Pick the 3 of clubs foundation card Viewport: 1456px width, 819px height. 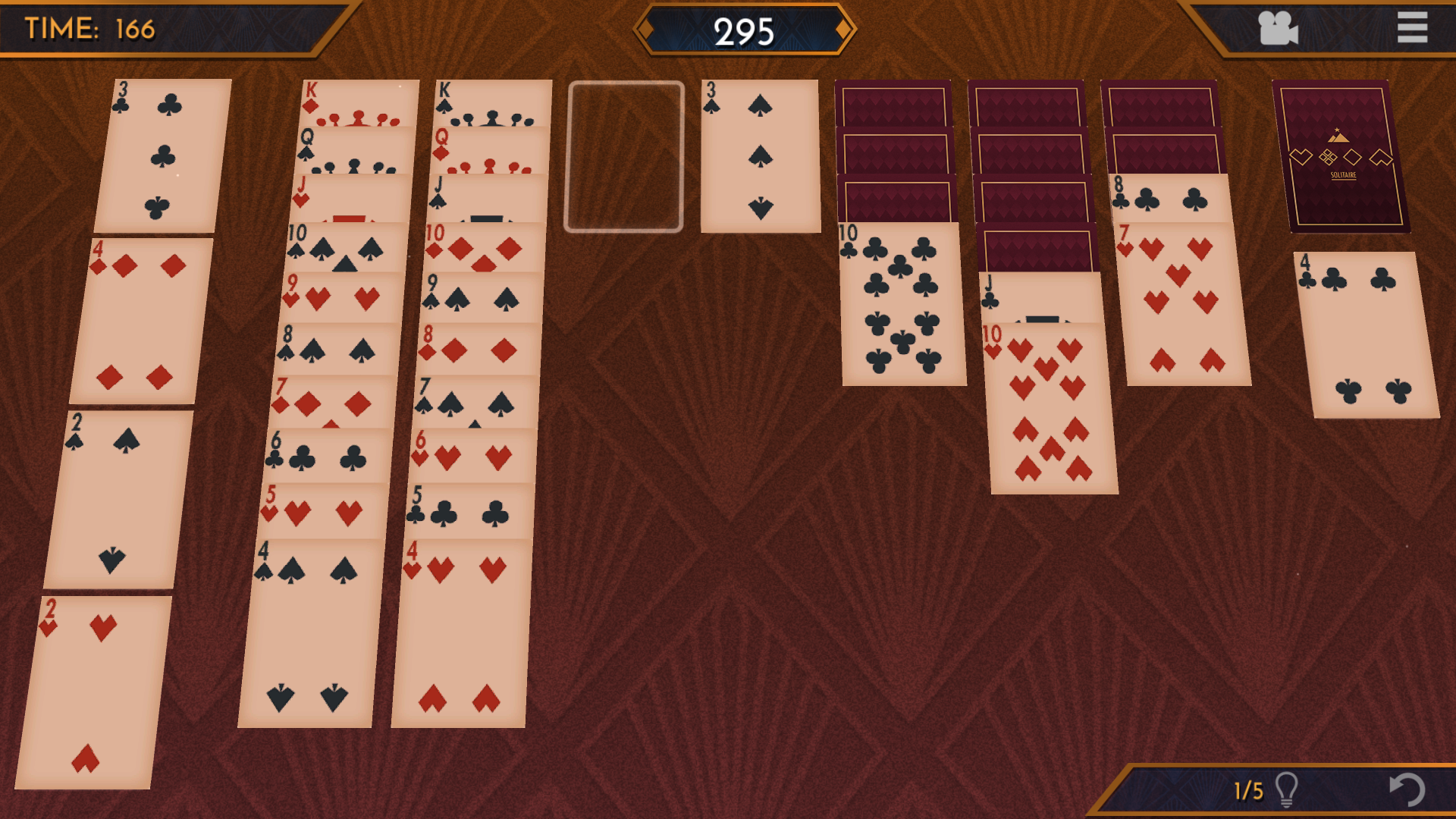162,155
